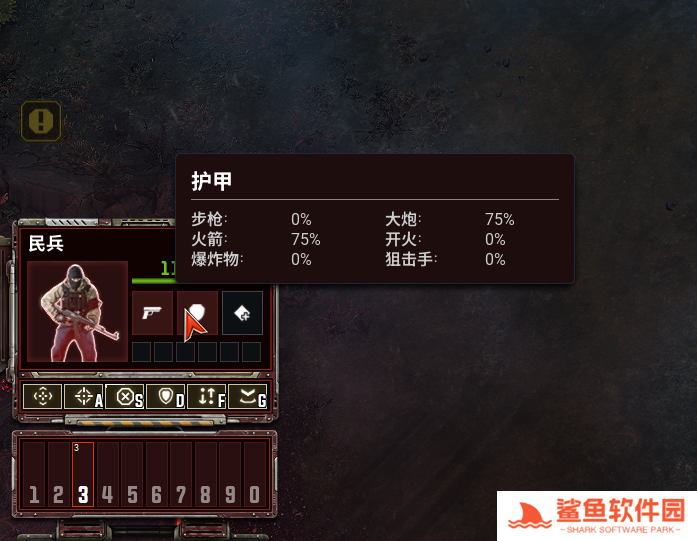Click the shield armor stat icon
The width and height of the screenshot is (697, 541).
point(197,313)
